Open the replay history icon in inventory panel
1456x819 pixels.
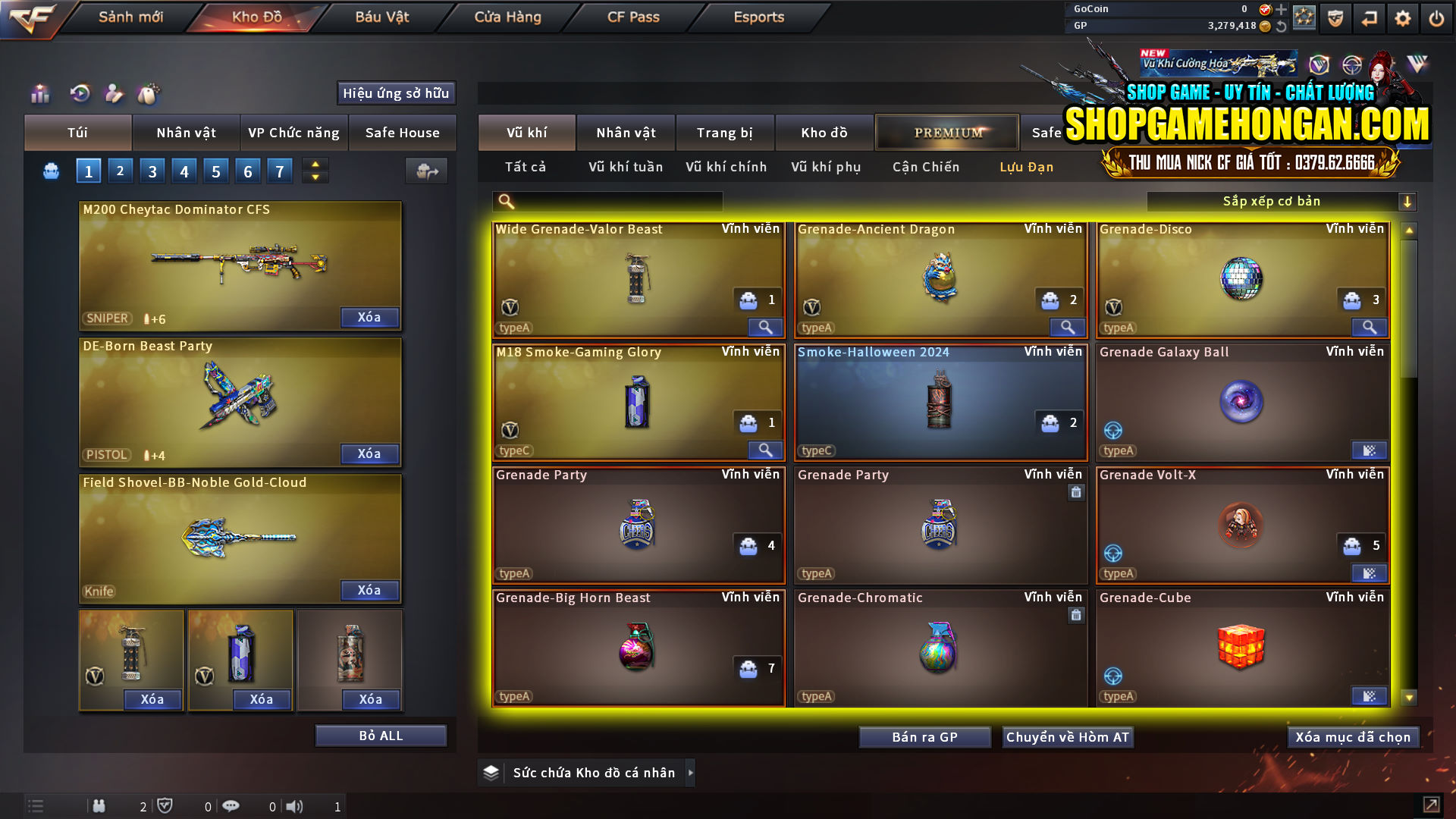click(x=79, y=93)
